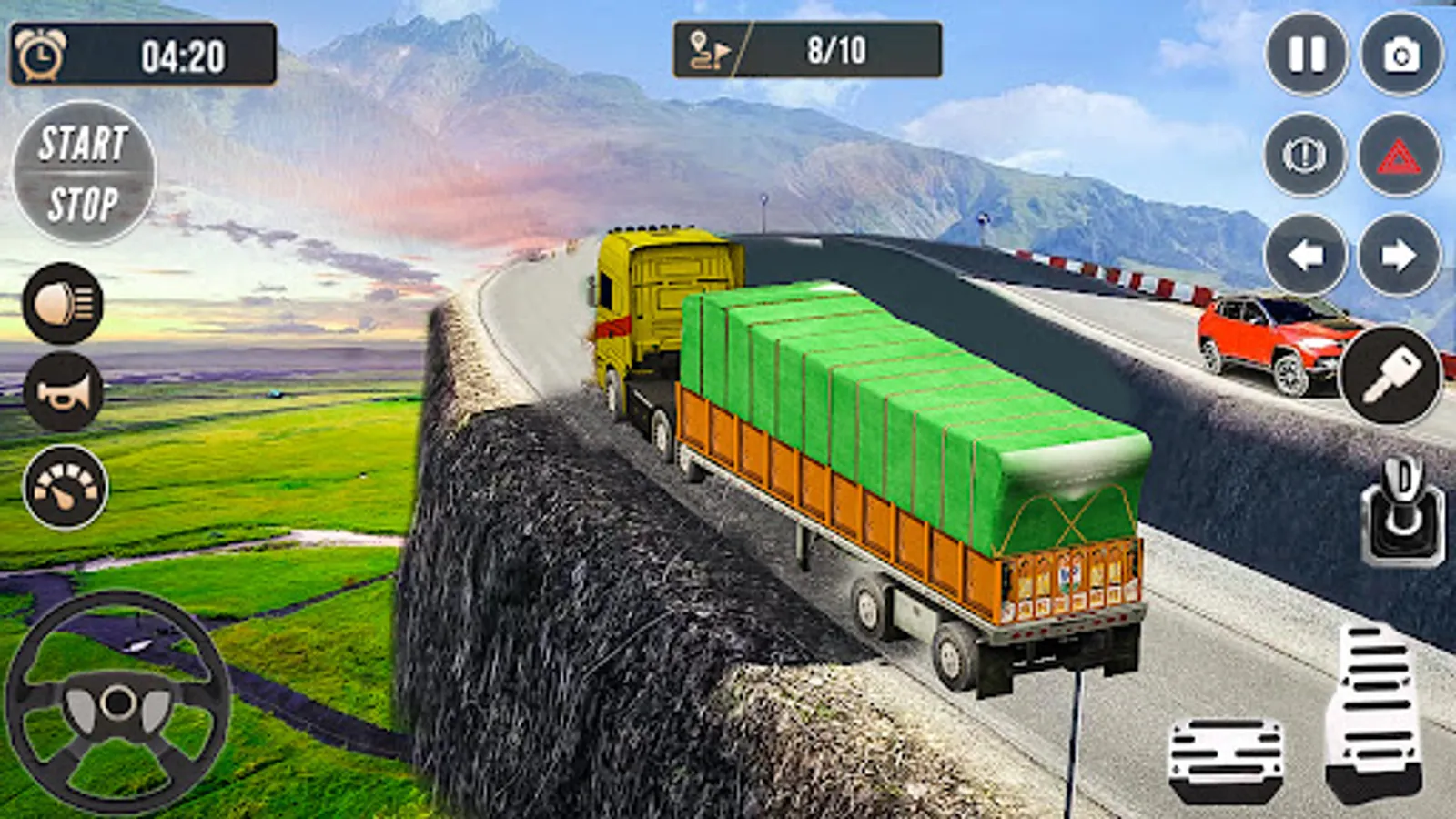Step on the accelerator pedal
Viewport: 1456px width, 819px height.
1374,710
